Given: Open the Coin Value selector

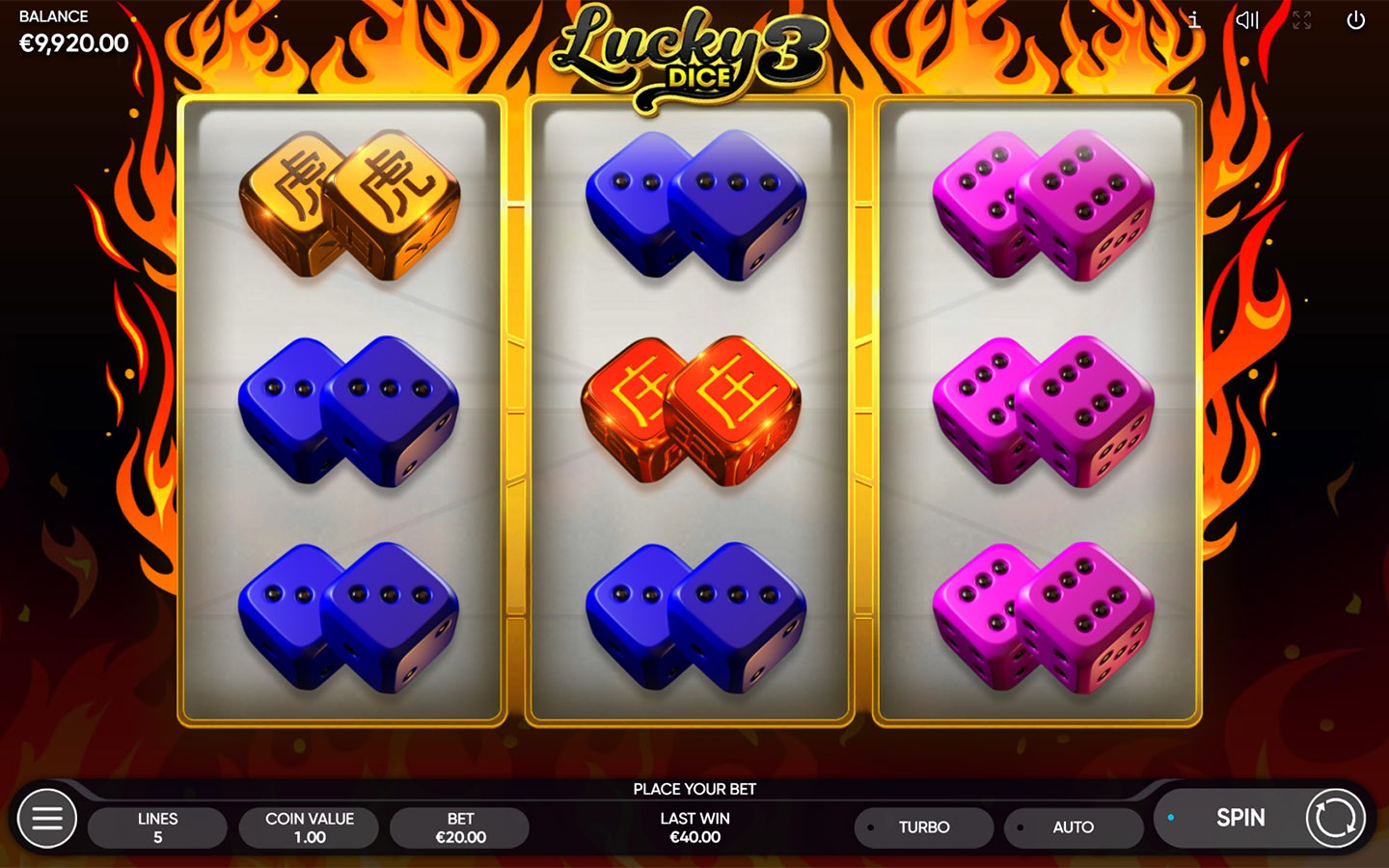Looking at the screenshot, I should (x=309, y=827).
